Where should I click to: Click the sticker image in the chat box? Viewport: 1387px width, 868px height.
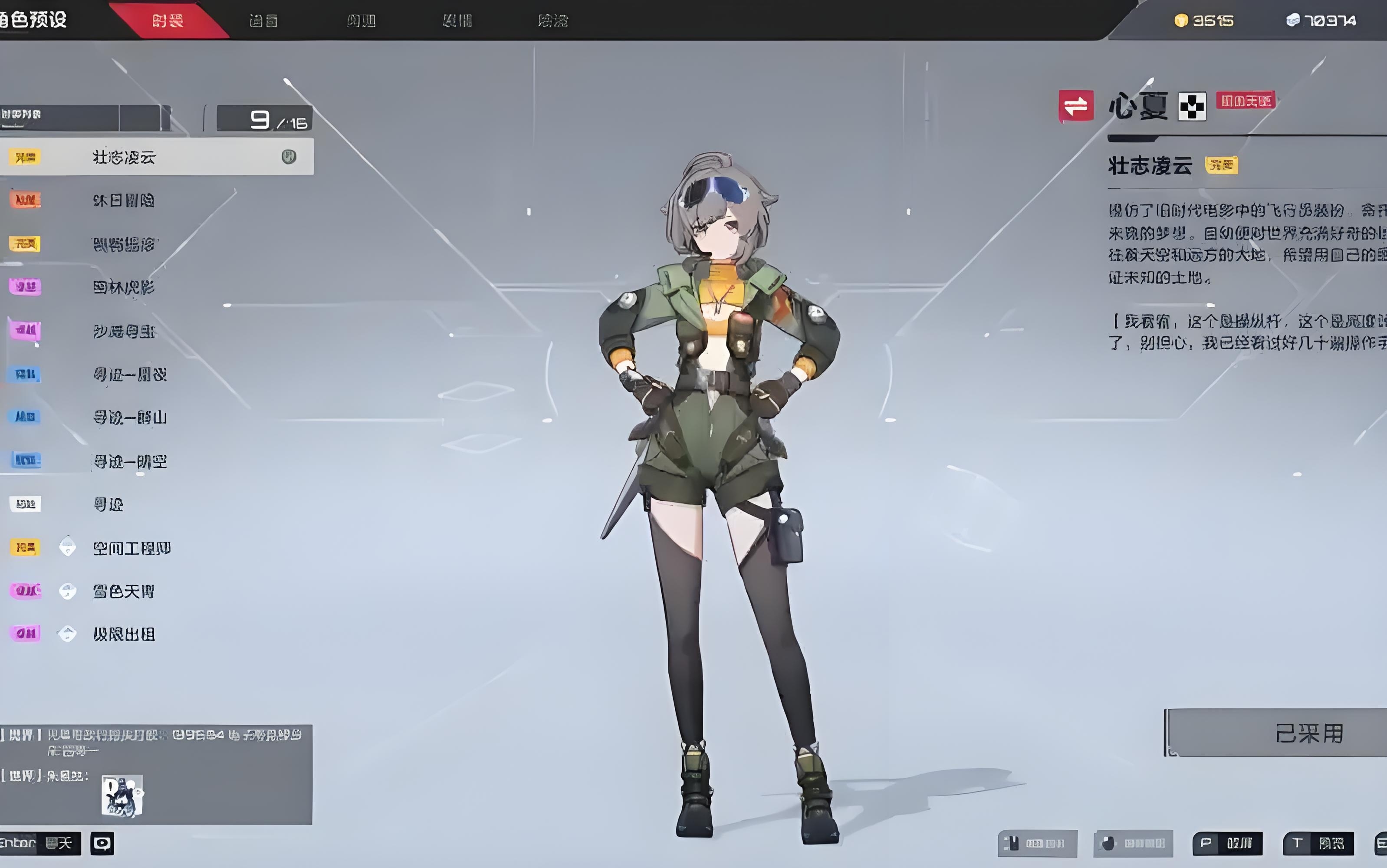[x=122, y=796]
